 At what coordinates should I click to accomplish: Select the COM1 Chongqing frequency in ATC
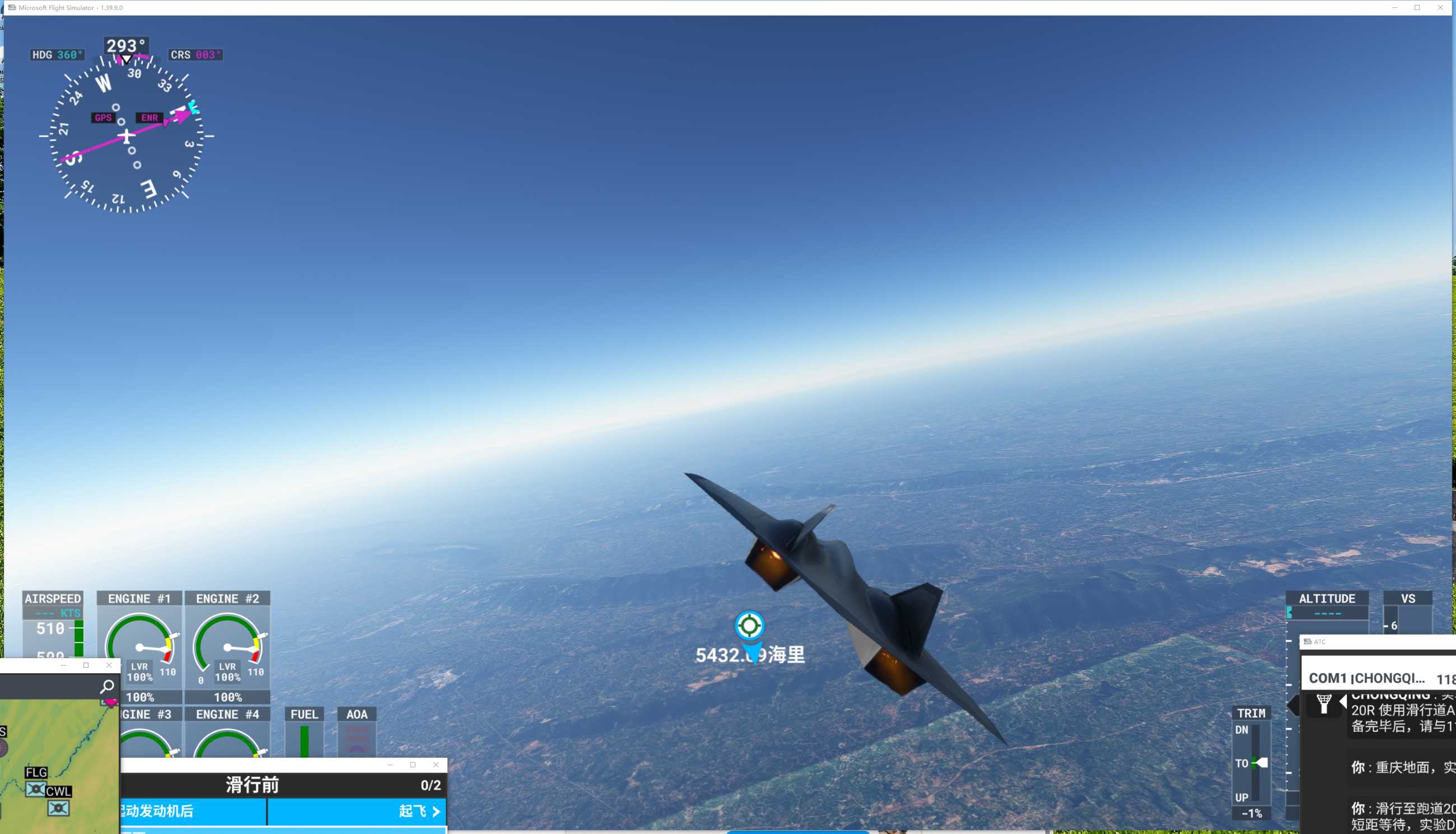click(1380, 678)
